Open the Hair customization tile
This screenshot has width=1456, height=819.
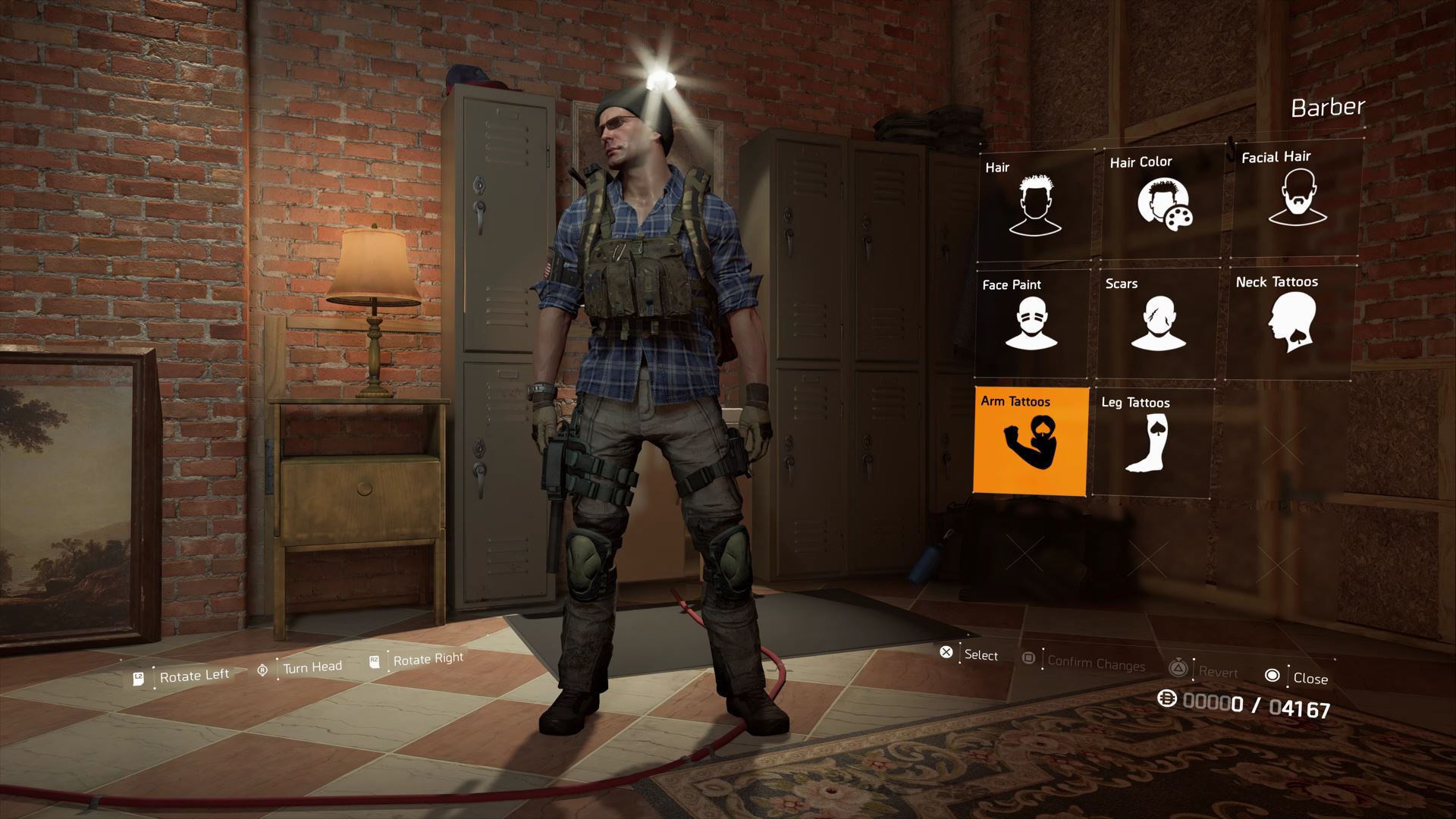point(1034,205)
